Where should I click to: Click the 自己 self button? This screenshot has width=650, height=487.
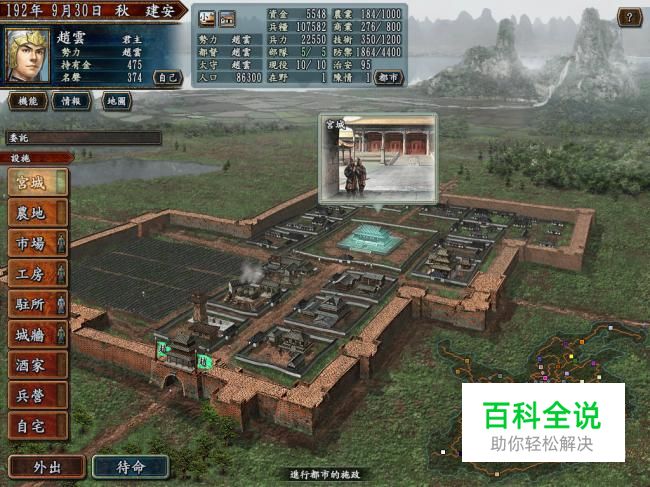(167, 76)
